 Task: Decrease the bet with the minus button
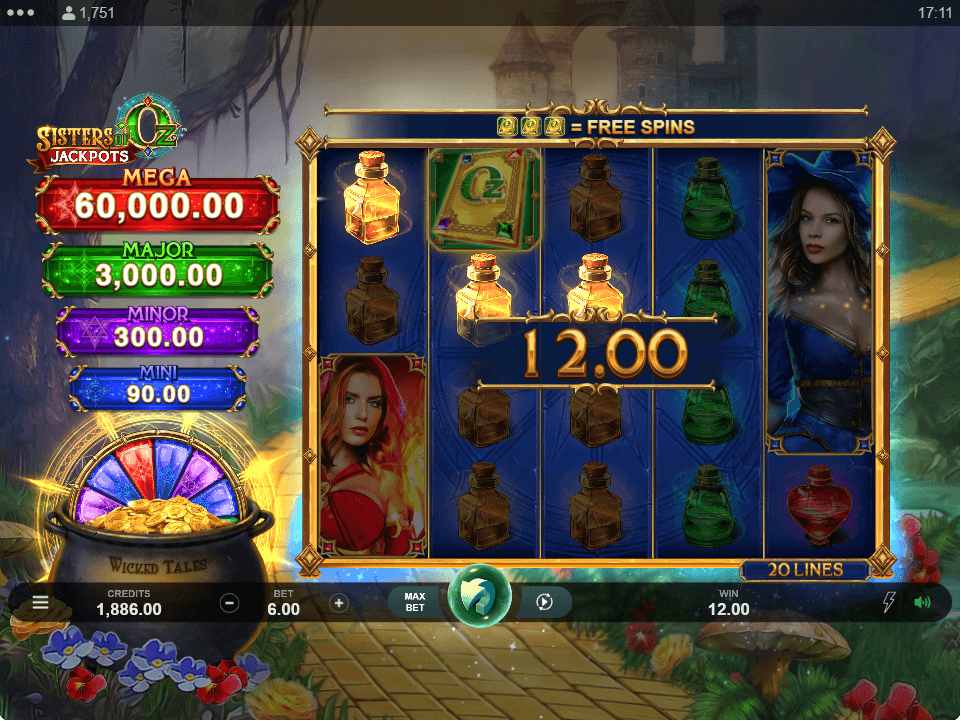click(230, 603)
